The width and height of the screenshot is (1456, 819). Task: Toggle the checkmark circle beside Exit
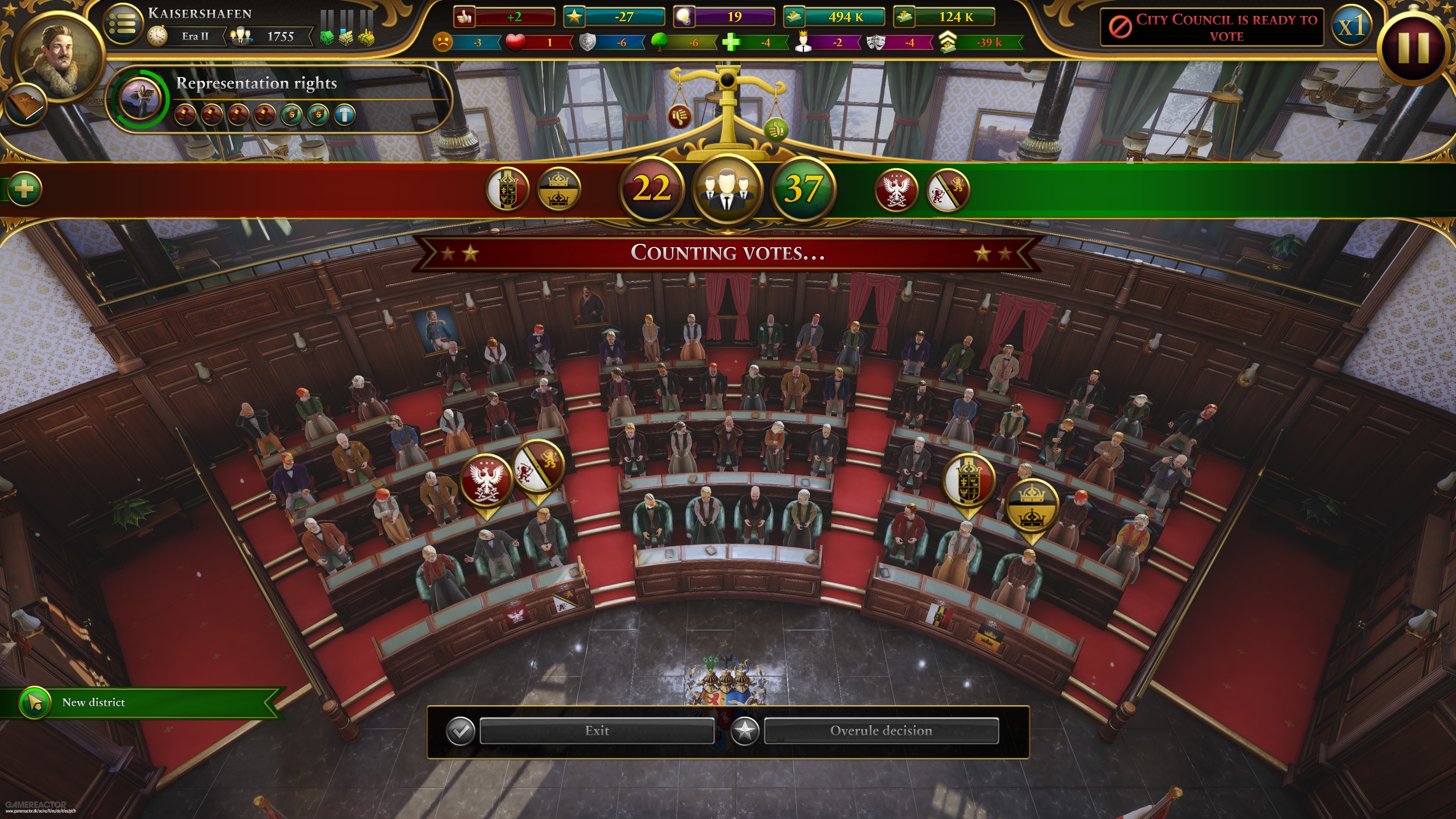[462, 731]
